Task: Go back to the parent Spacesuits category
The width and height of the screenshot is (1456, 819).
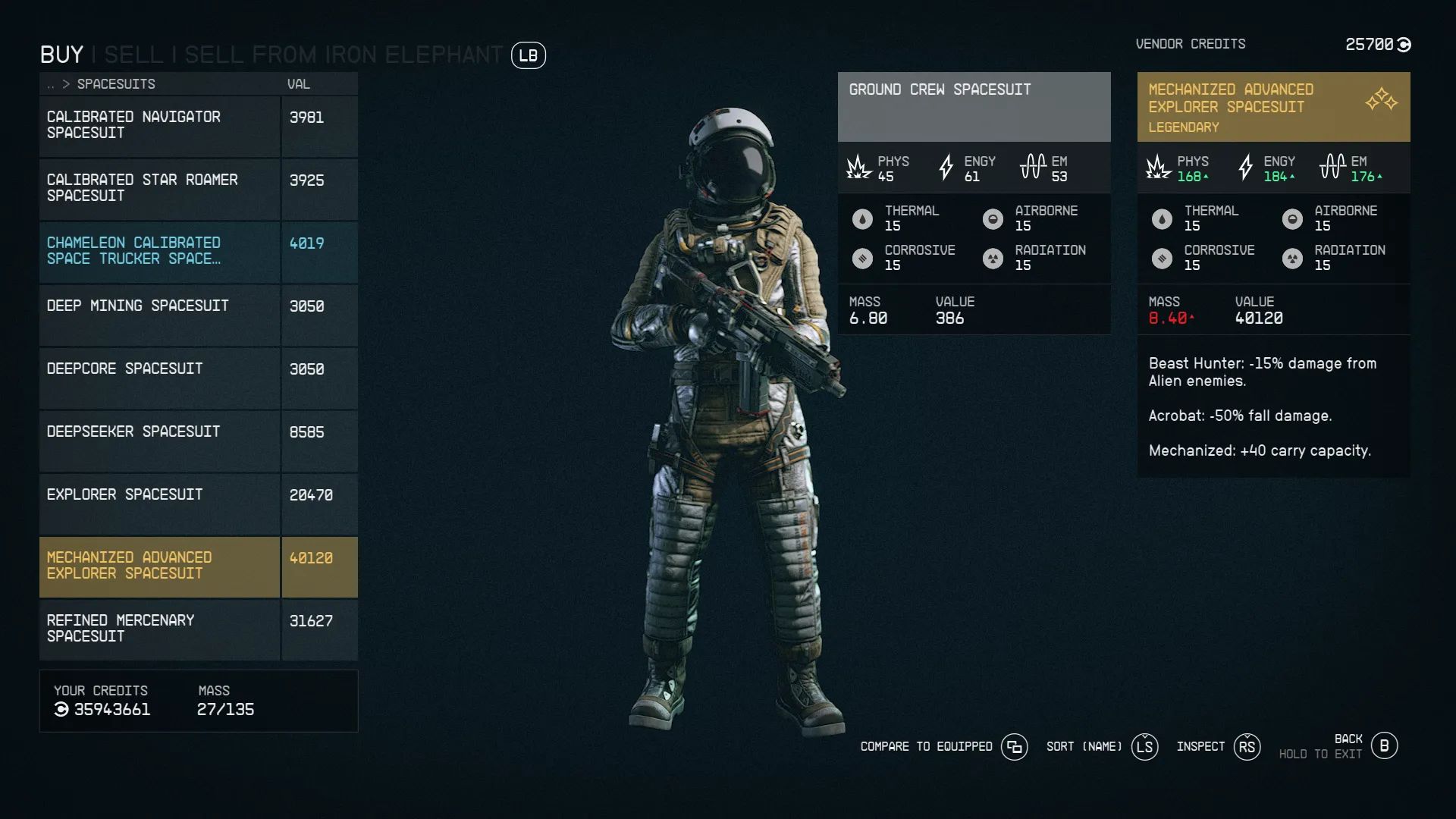Action: [x=51, y=84]
